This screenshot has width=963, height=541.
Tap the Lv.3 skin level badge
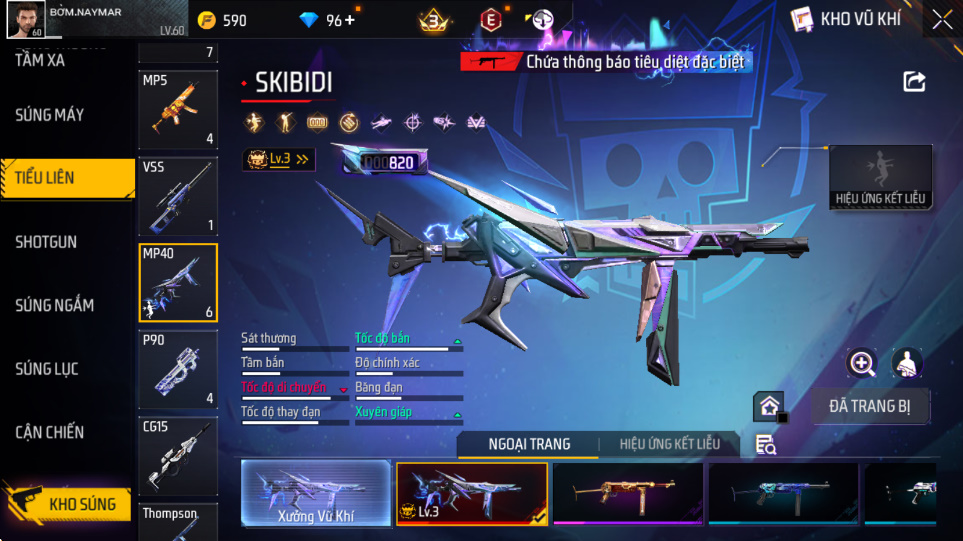click(279, 159)
